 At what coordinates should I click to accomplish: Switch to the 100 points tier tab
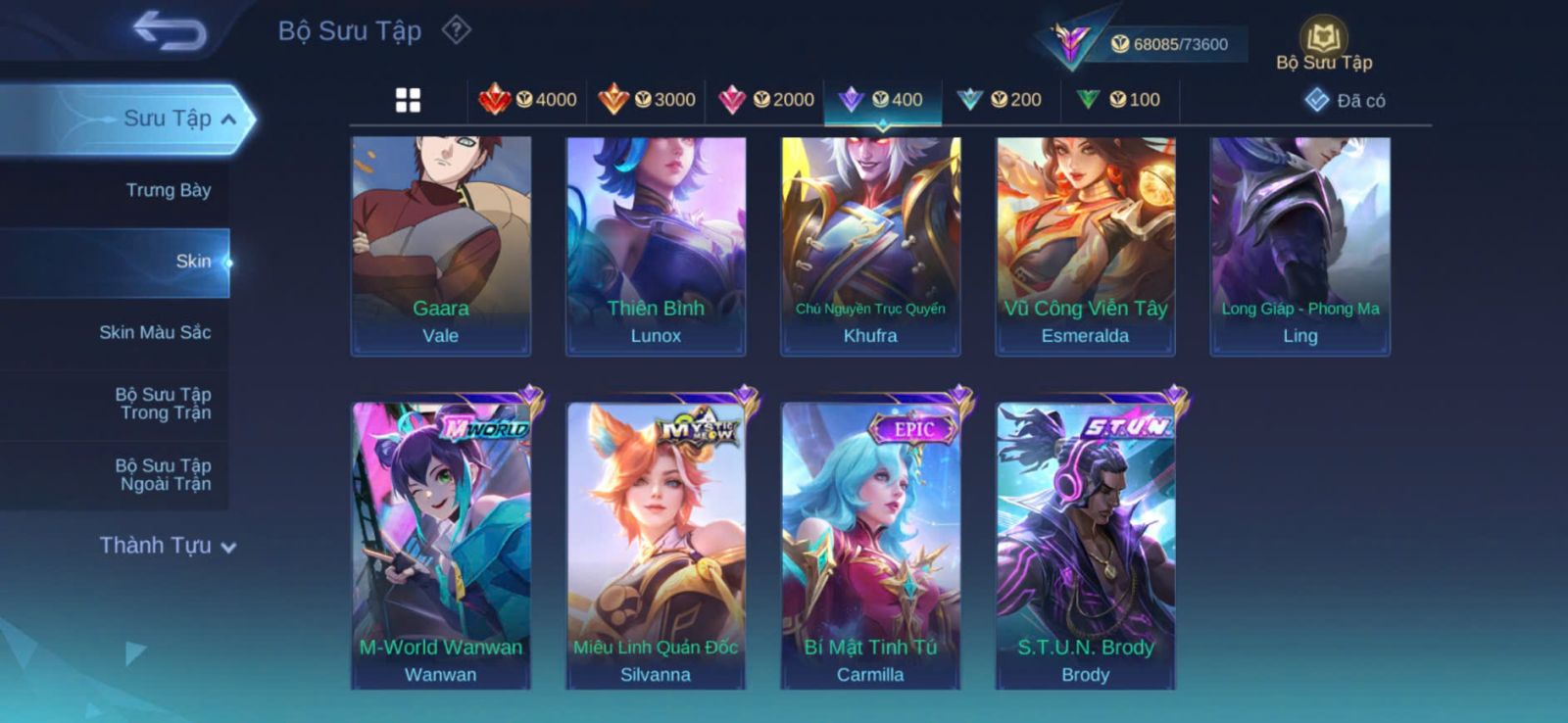(x=1118, y=100)
